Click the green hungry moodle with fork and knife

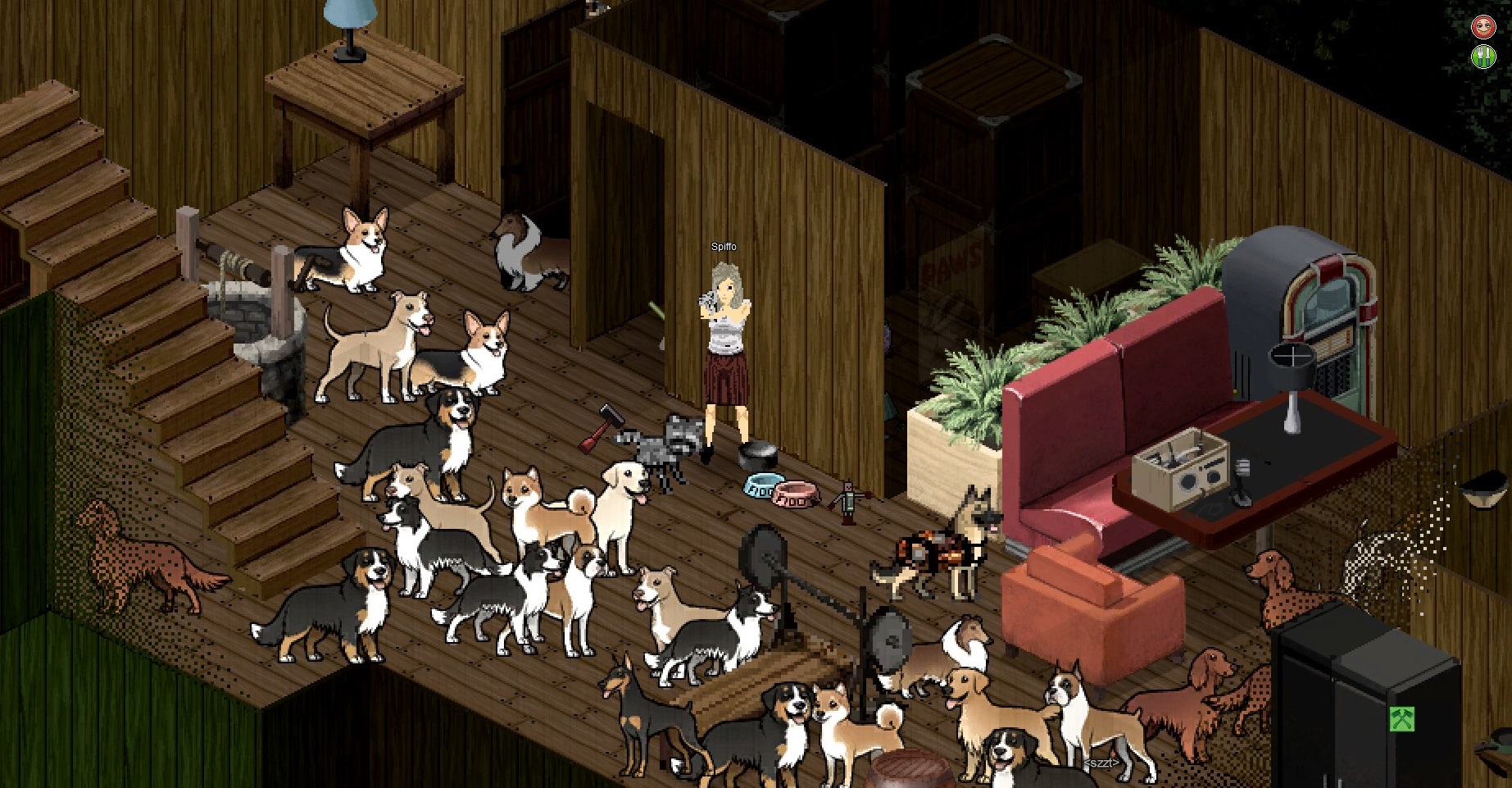(x=1485, y=57)
